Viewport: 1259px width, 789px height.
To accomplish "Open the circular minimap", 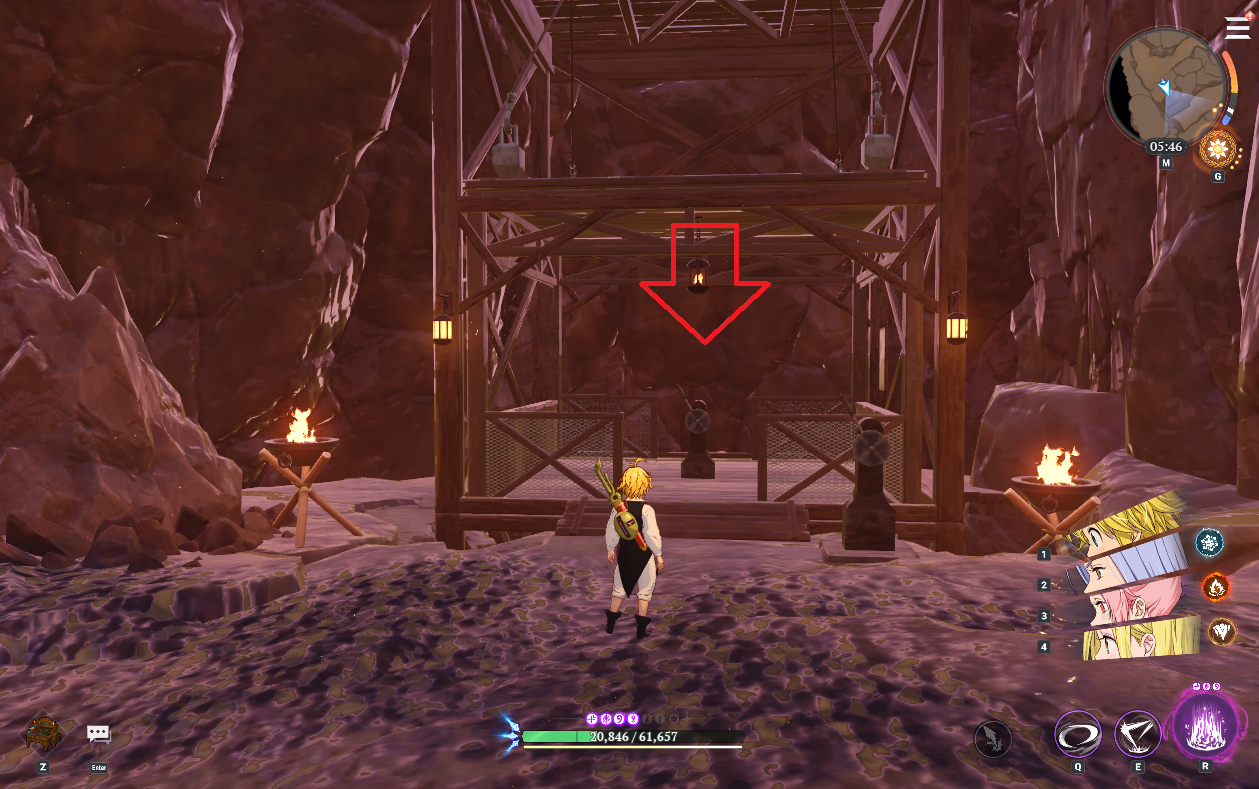I will pyautogui.click(x=1165, y=87).
